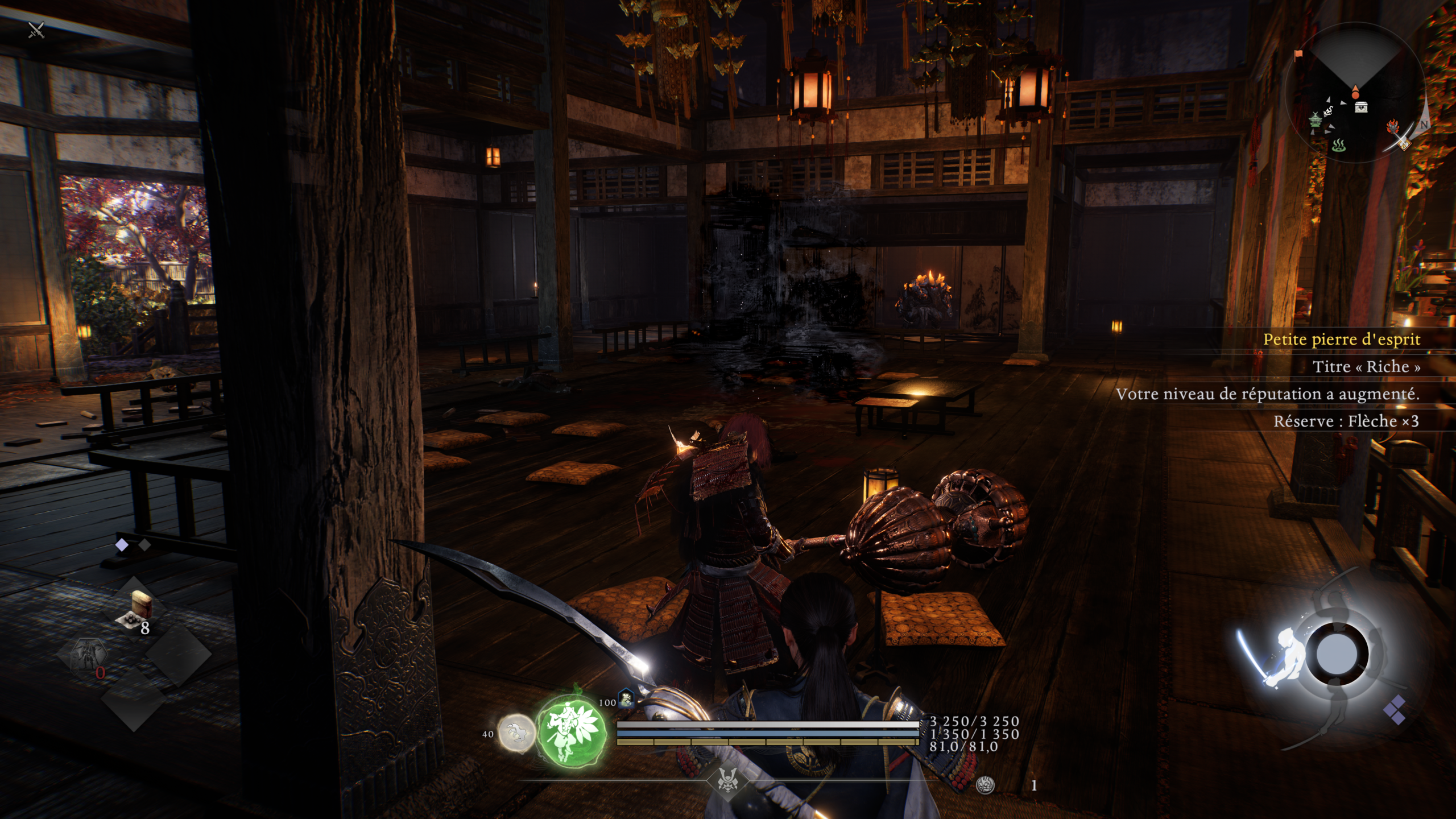Select the "Titre « Riche »" notification

pyautogui.click(x=1366, y=367)
